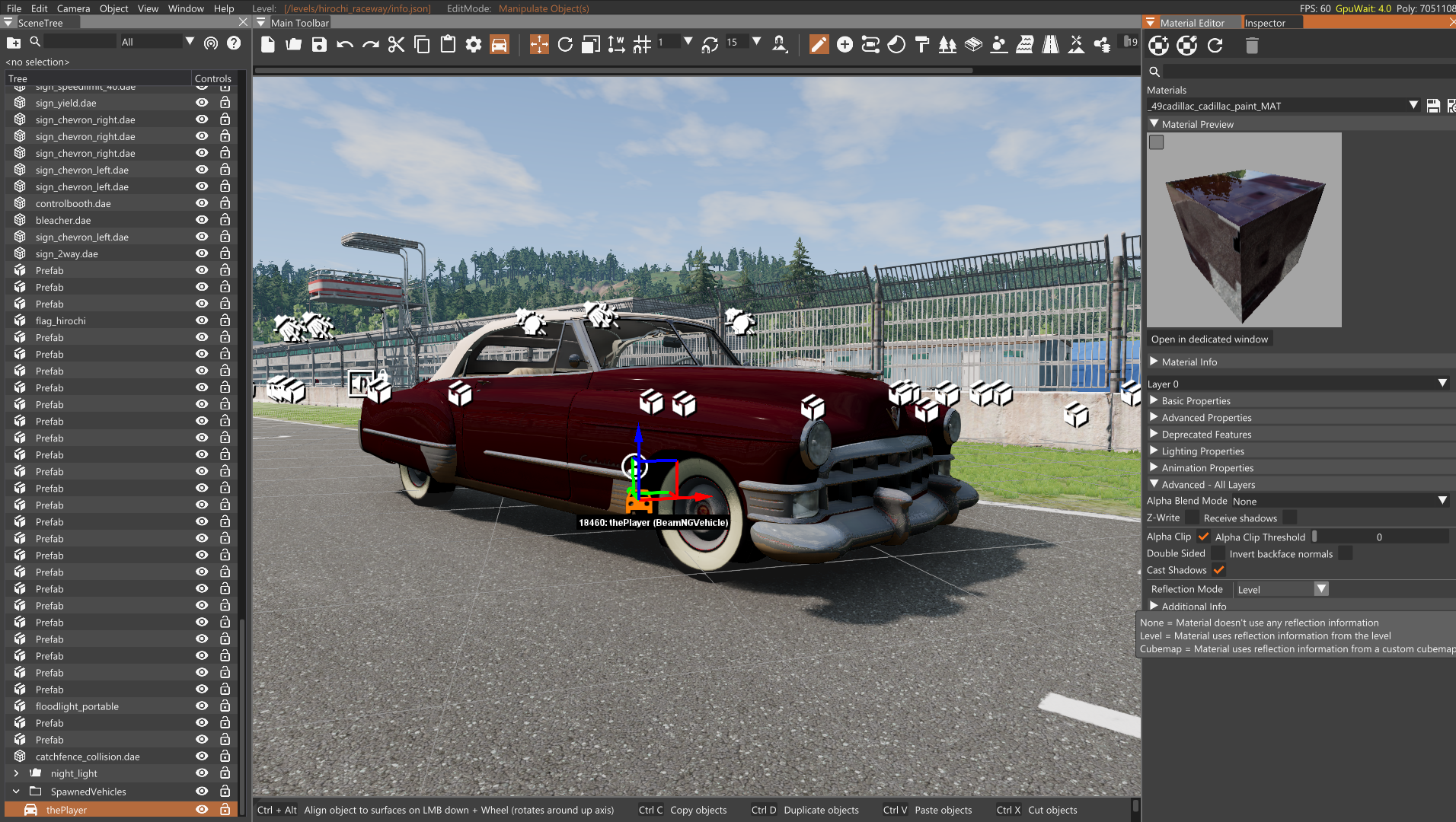The image size is (1456, 822).
Task: Open the Camera menu
Action: pos(73,8)
